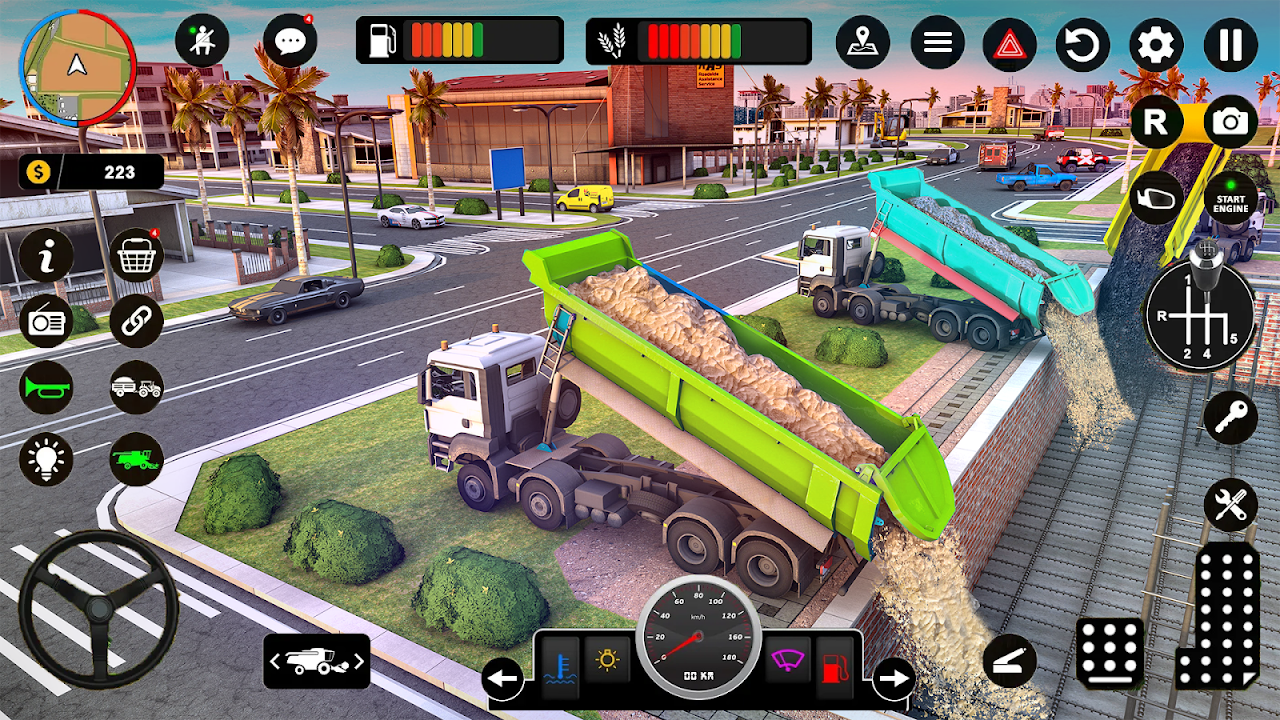Switch camera view with camera icon
This screenshot has width=1280, height=720.
click(1231, 122)
